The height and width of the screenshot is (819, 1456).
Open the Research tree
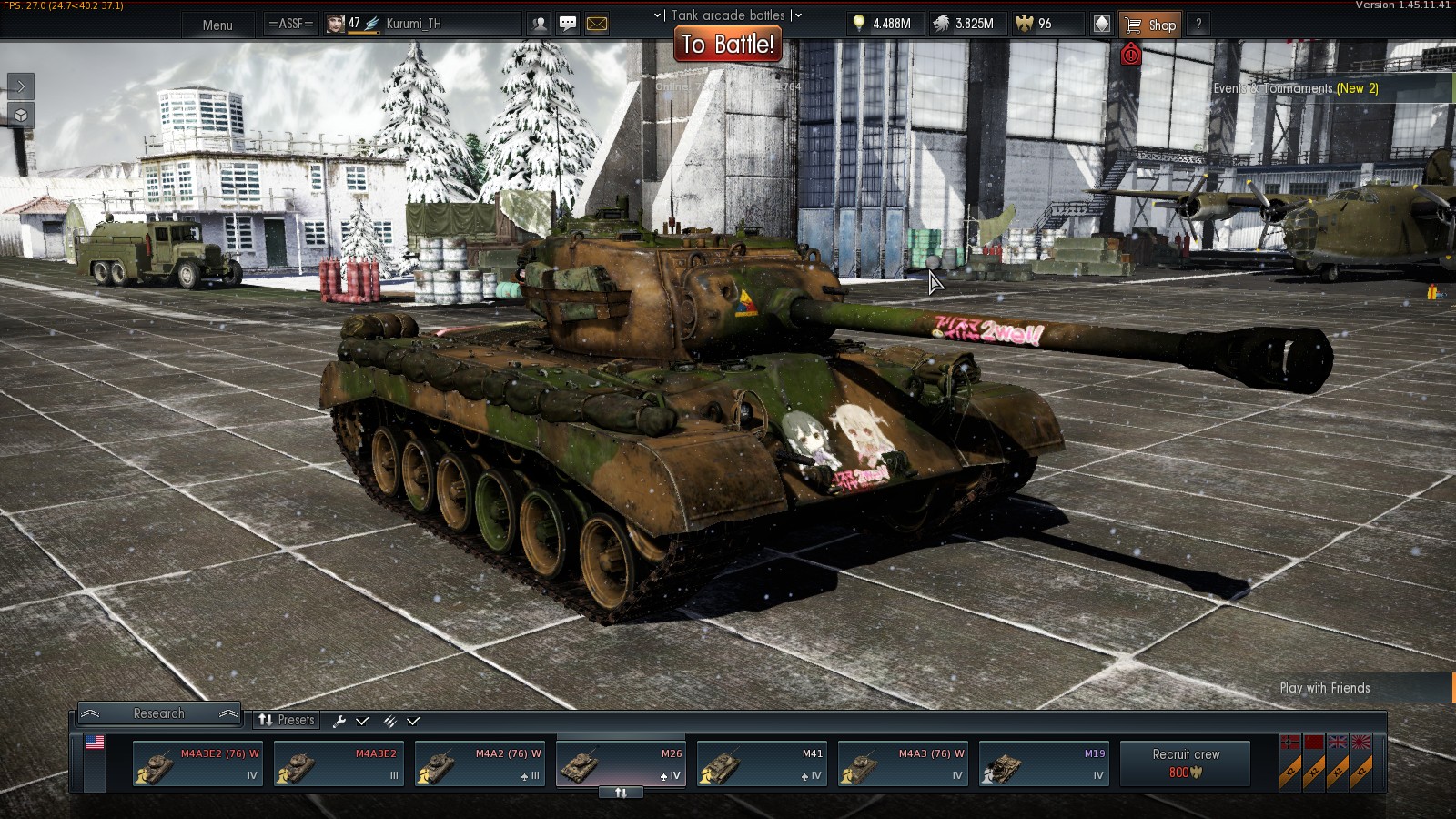pyautogui.click(x=159, y=713)
